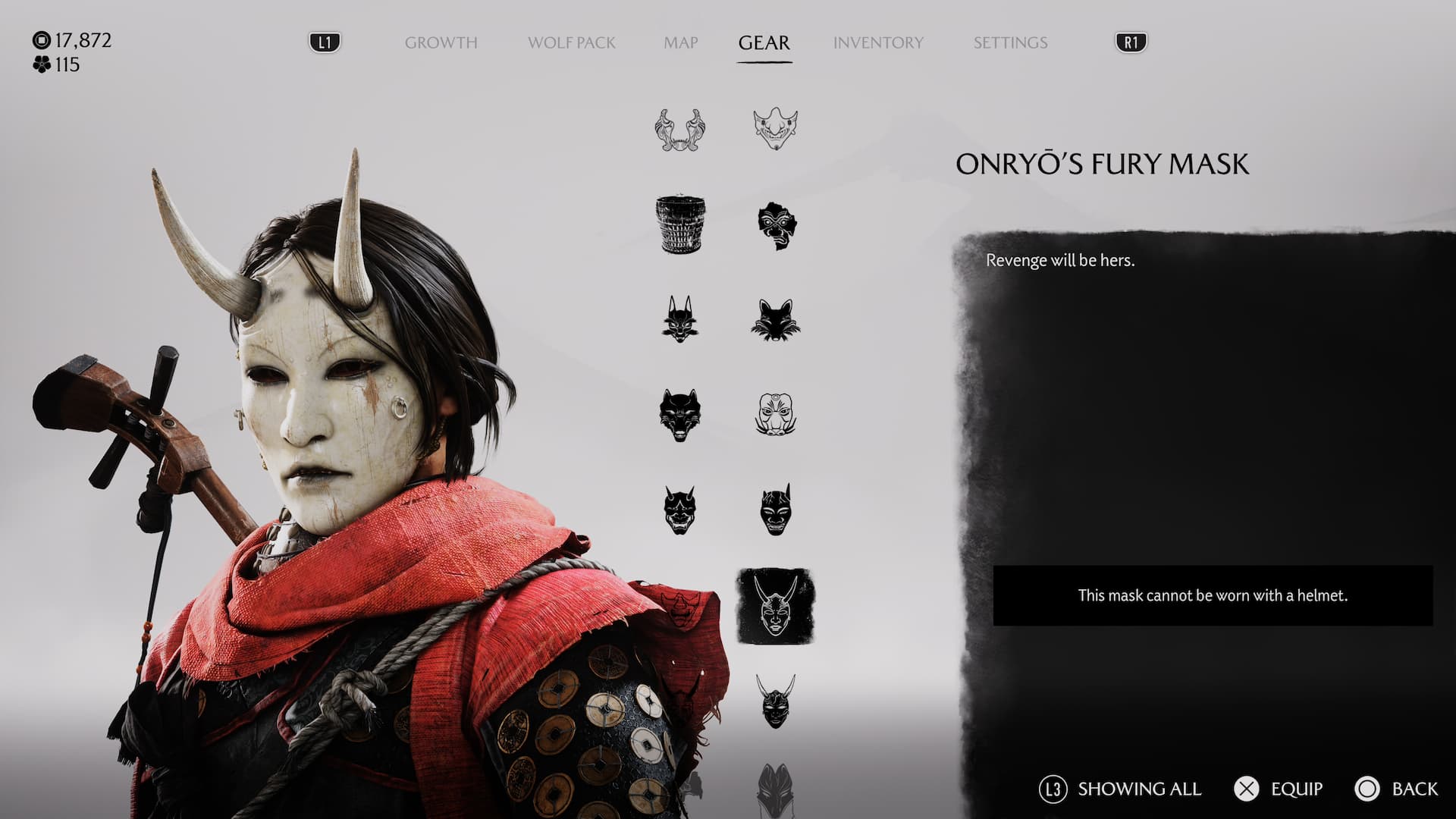
Task: Select the white lower-jaw mask with twin fangs
Action: (679, 130)
